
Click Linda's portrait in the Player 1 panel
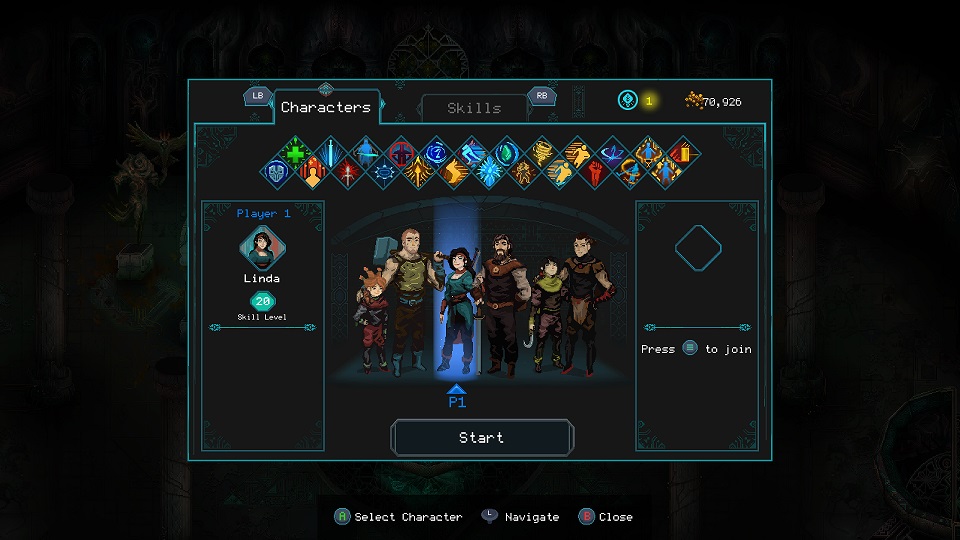coord(262,246)
